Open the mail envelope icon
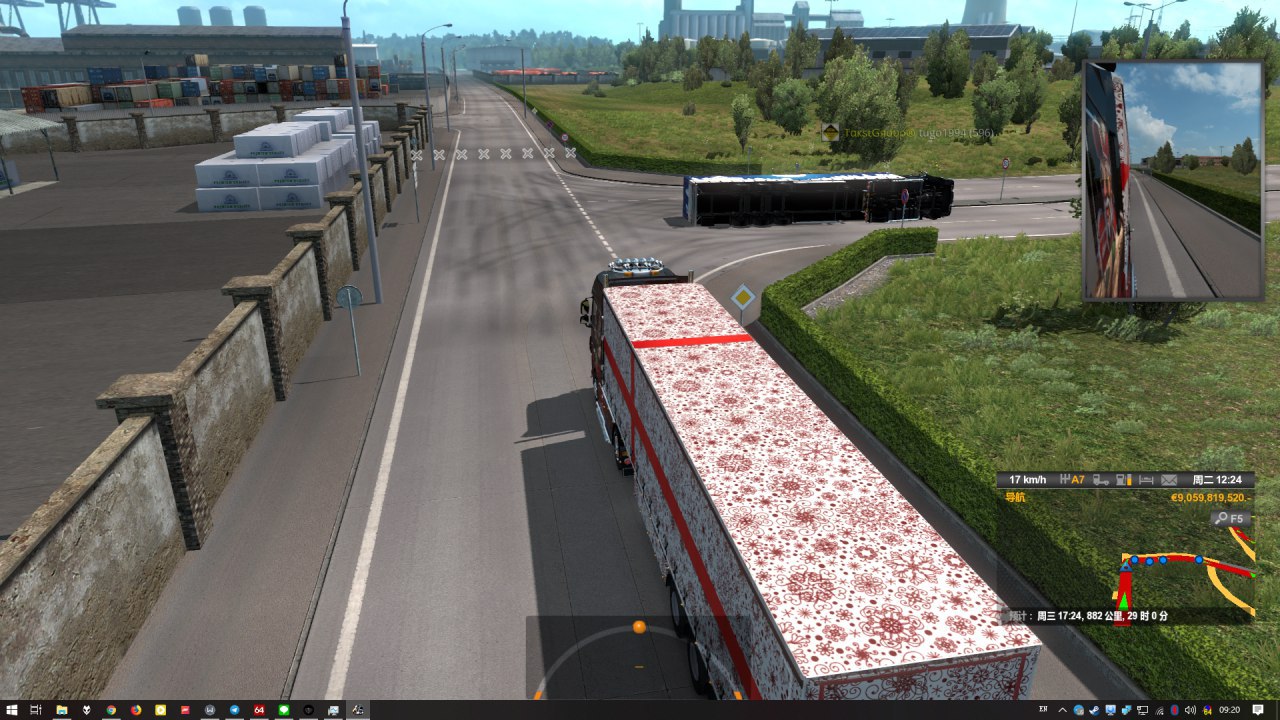1280x720 pixels. [1165, 480]
